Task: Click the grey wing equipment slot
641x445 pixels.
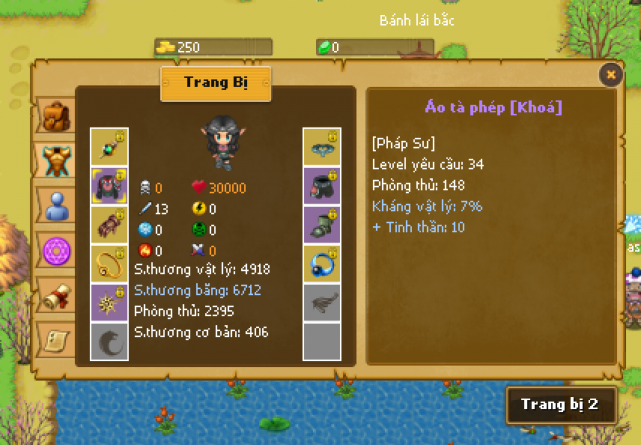Action: [322, 302]
